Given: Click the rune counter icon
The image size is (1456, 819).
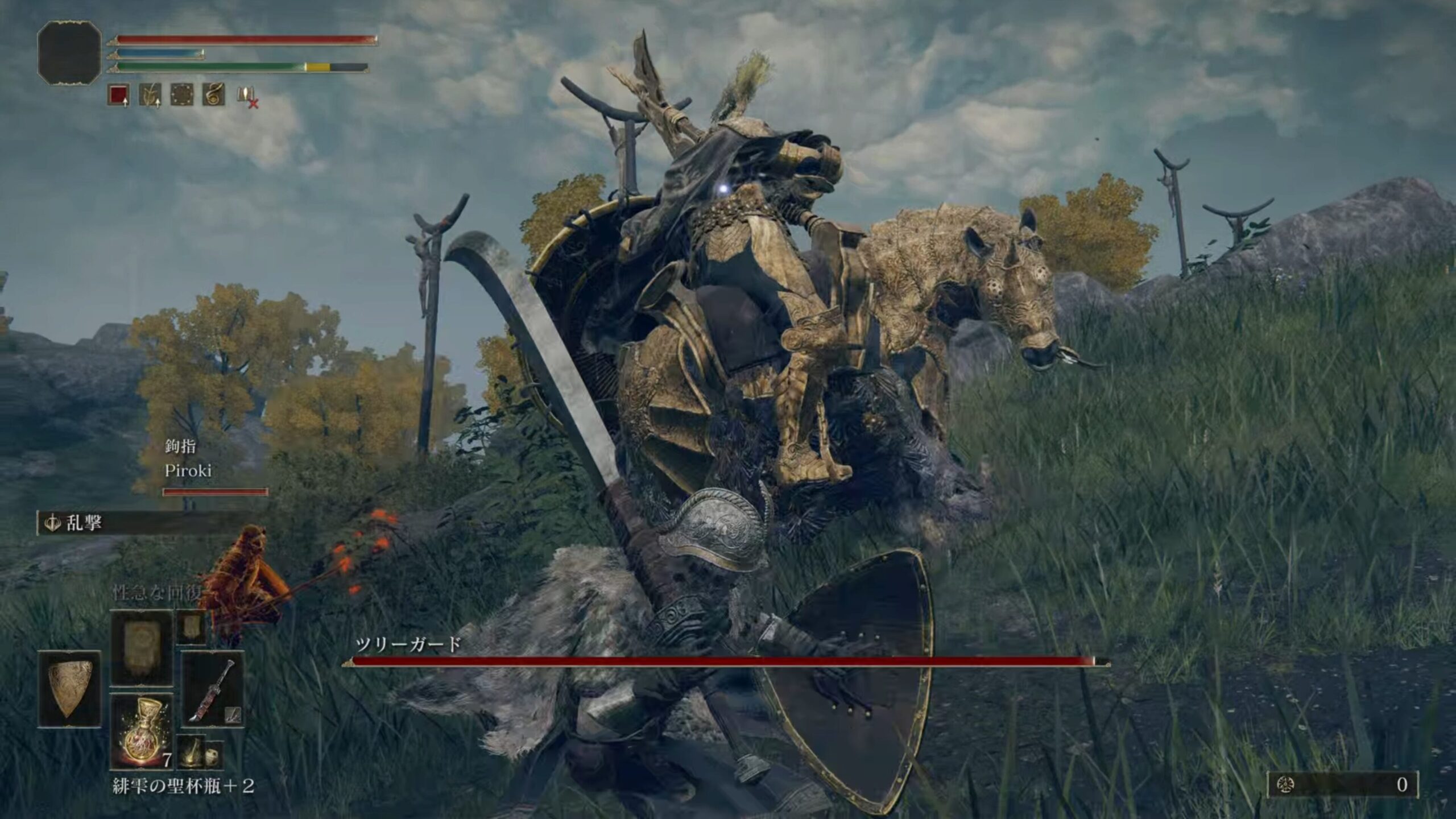Looking at the screenshot, I should coord(1286,785).
